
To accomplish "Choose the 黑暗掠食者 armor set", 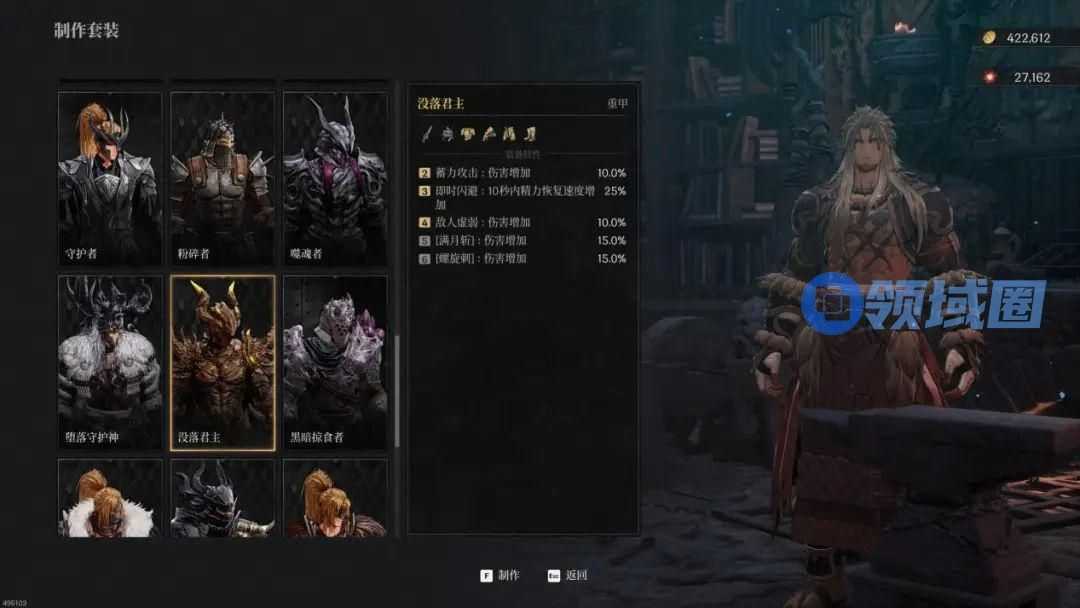I will click(x=335, y=362).
